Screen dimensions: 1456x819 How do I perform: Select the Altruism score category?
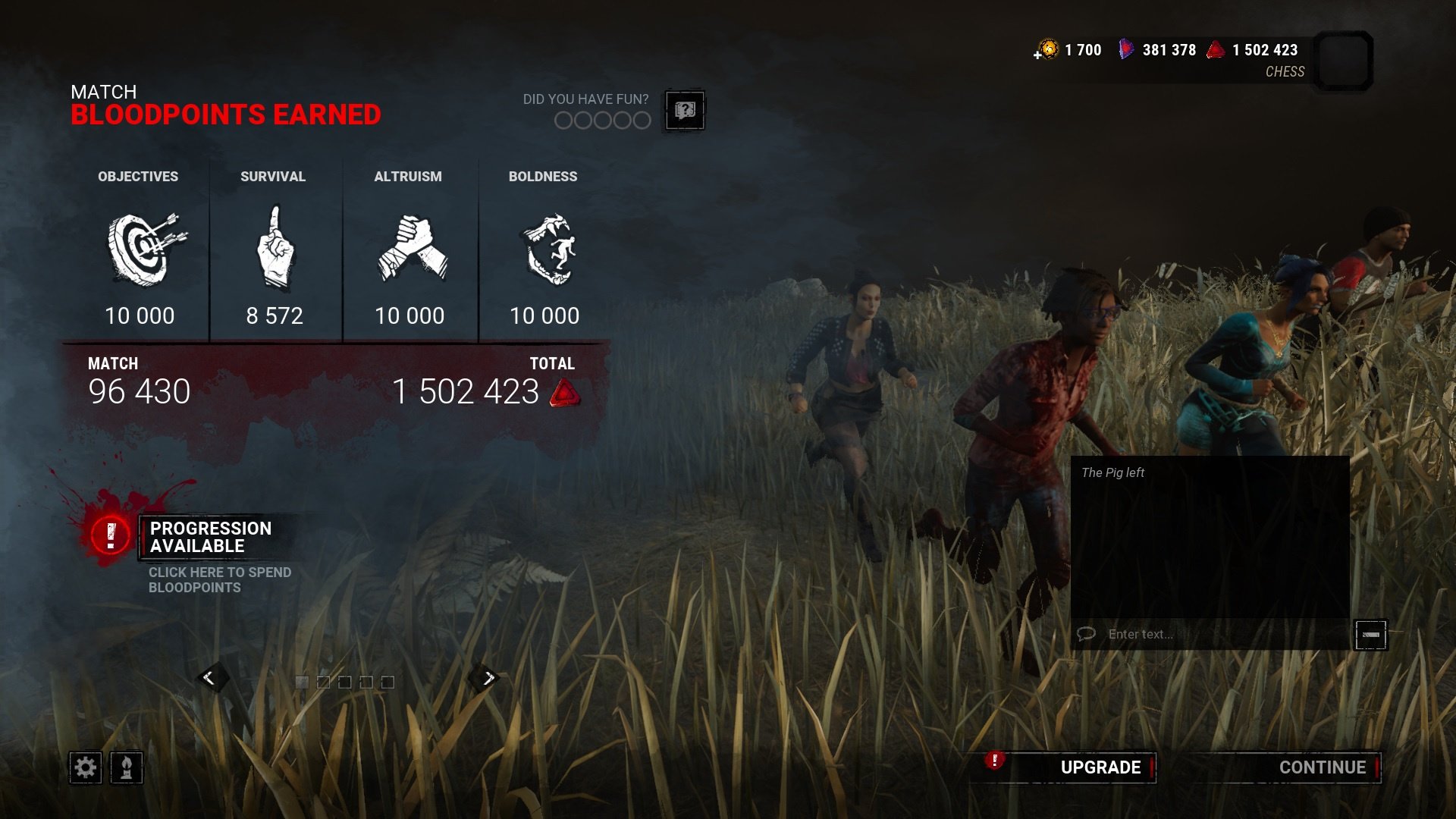(x=409, y=250)
